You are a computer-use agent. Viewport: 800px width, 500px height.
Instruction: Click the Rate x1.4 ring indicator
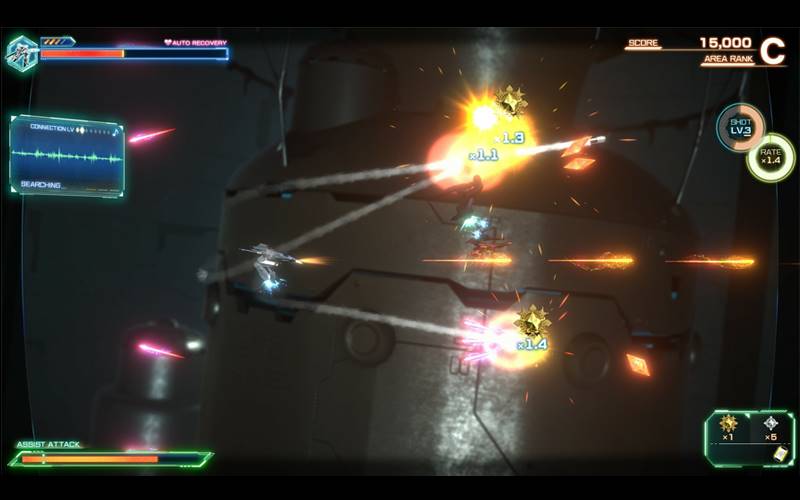click(771, 157)
